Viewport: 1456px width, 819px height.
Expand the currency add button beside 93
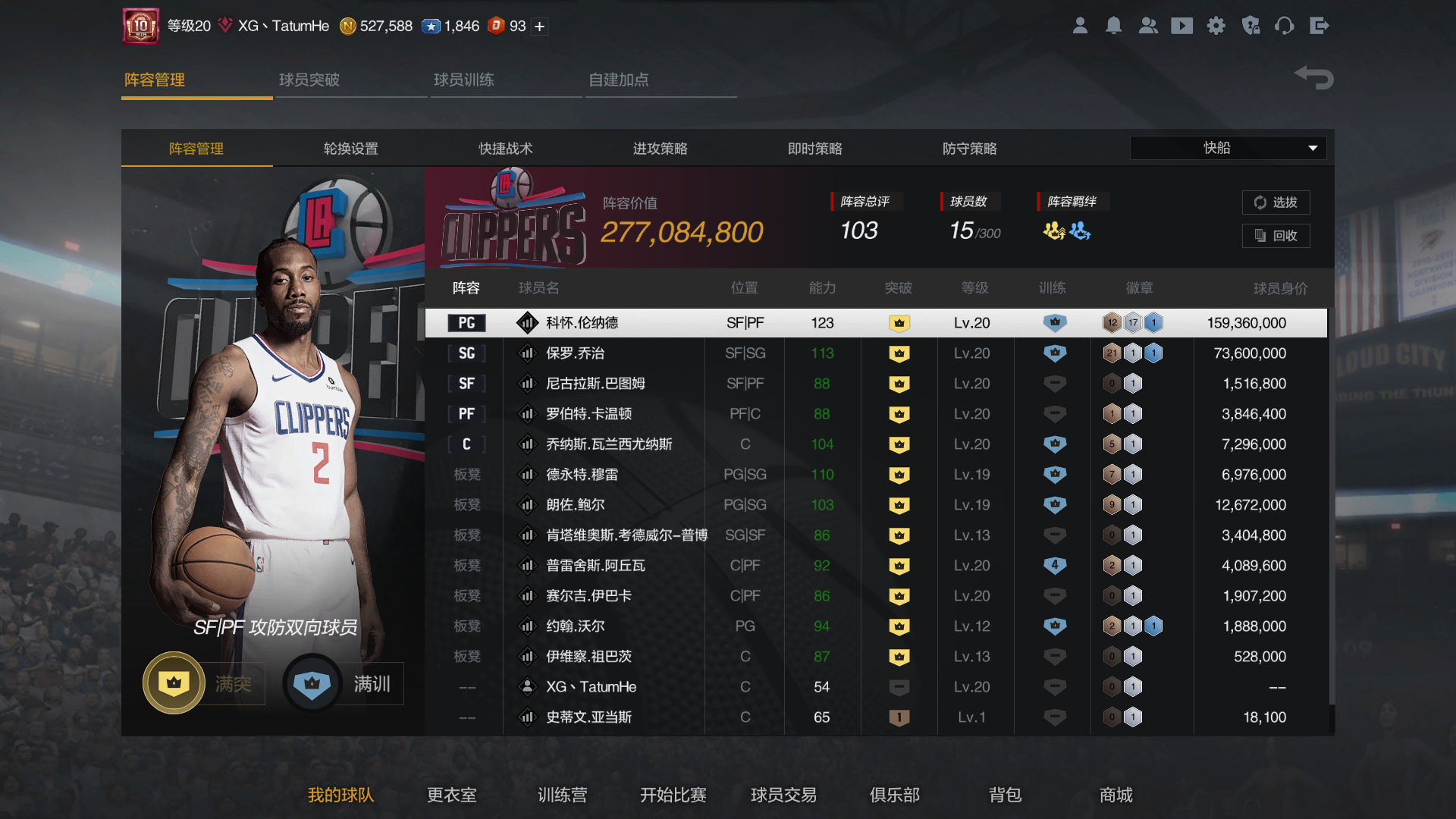(x=538, y=26)
